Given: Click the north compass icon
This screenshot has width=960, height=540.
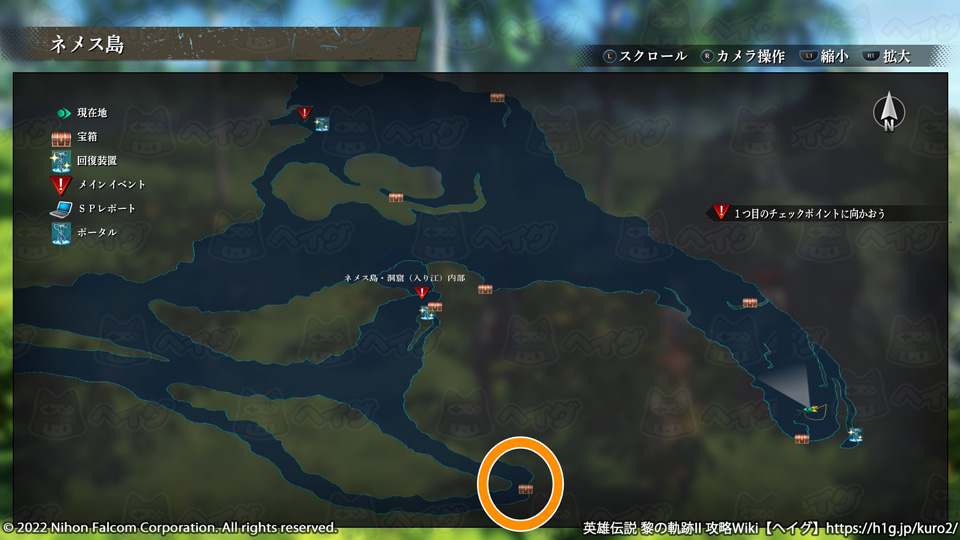Looking at the screenshot, I should [887, 113].
